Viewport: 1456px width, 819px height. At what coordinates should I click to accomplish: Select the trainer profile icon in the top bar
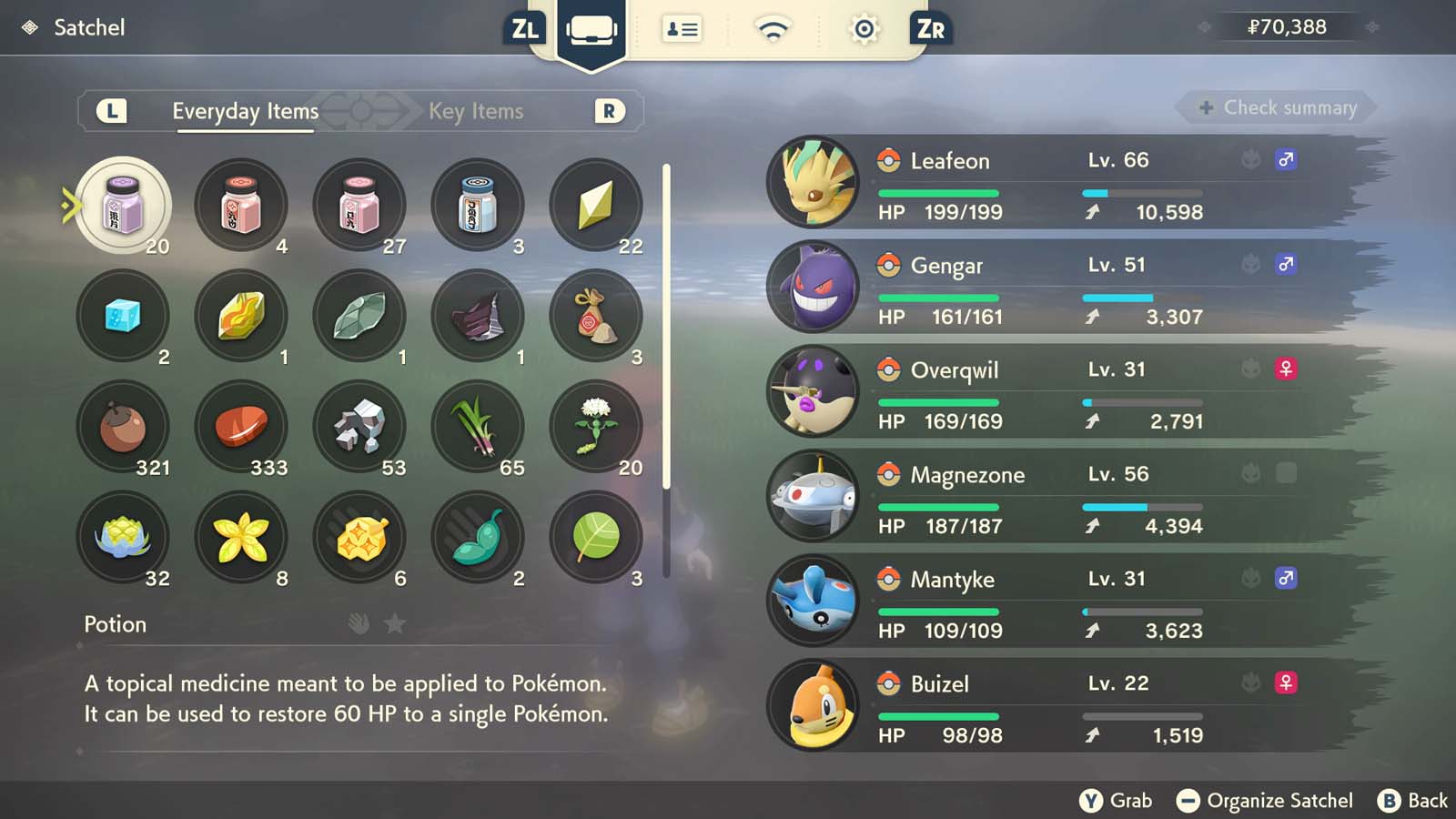pos(682,28)
